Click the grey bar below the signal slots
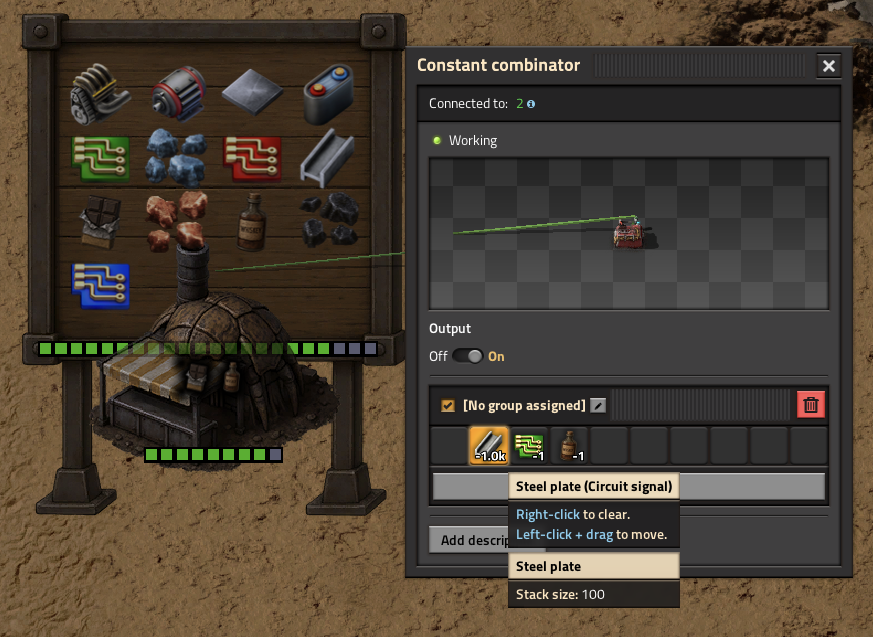 750,487
